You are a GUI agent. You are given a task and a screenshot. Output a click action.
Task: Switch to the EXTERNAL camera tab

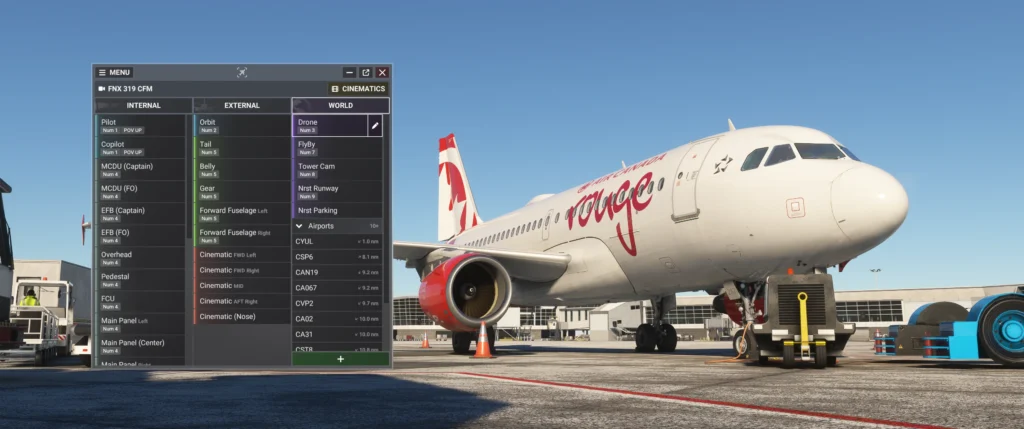pos(241,105)
